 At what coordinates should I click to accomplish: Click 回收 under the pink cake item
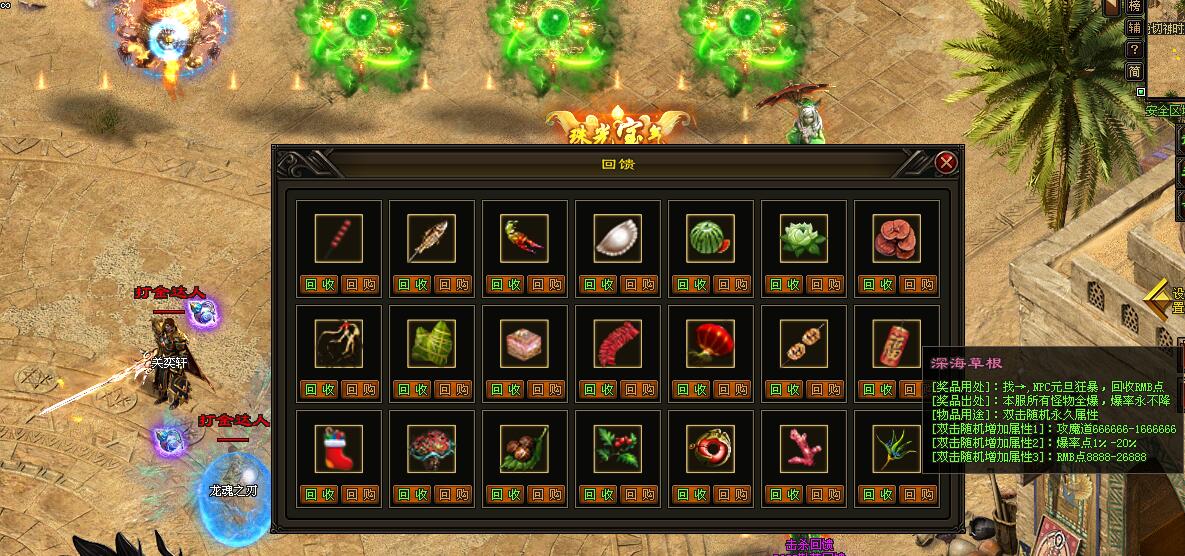[505, 389]
